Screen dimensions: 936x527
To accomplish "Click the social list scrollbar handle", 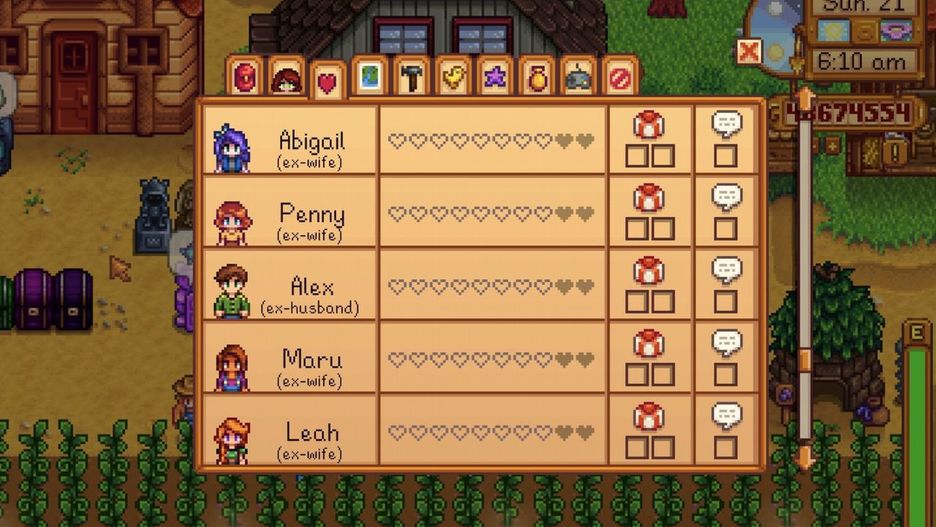I will (804, 360).
